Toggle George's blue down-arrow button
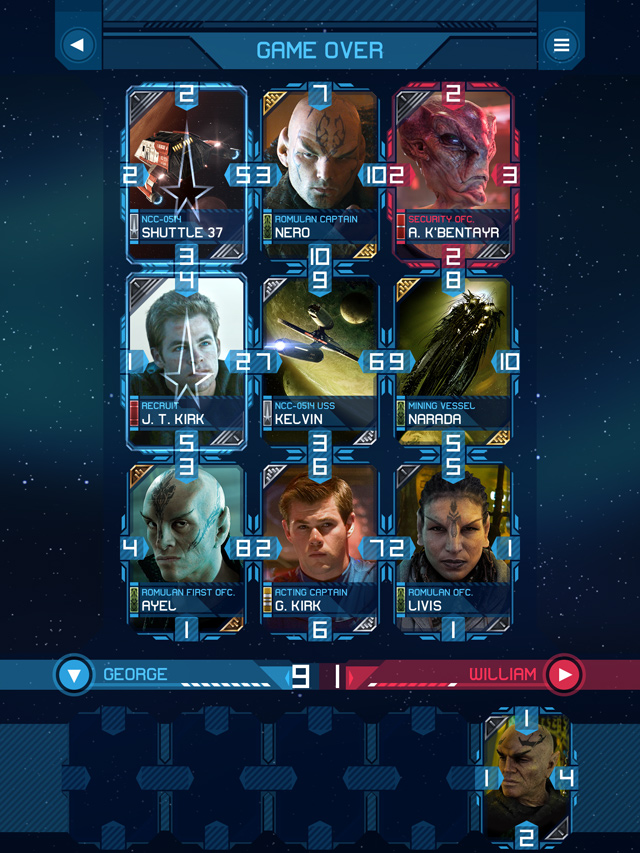640x853 pixels. coord(75,675)
